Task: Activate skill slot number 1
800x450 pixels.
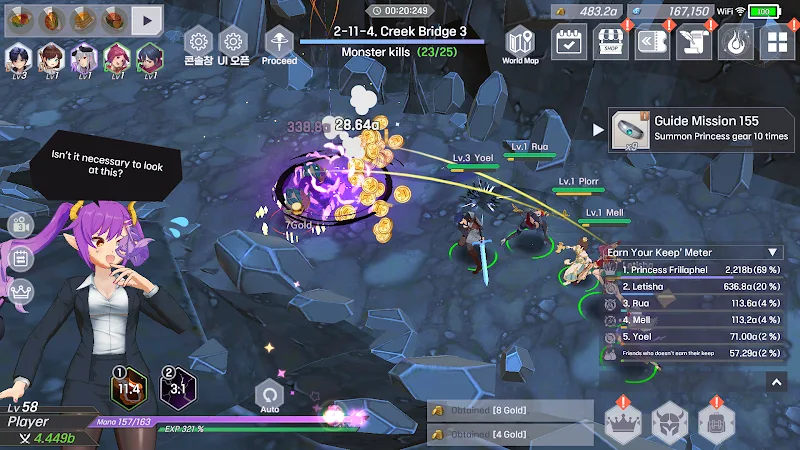Action: coord(127,389)
